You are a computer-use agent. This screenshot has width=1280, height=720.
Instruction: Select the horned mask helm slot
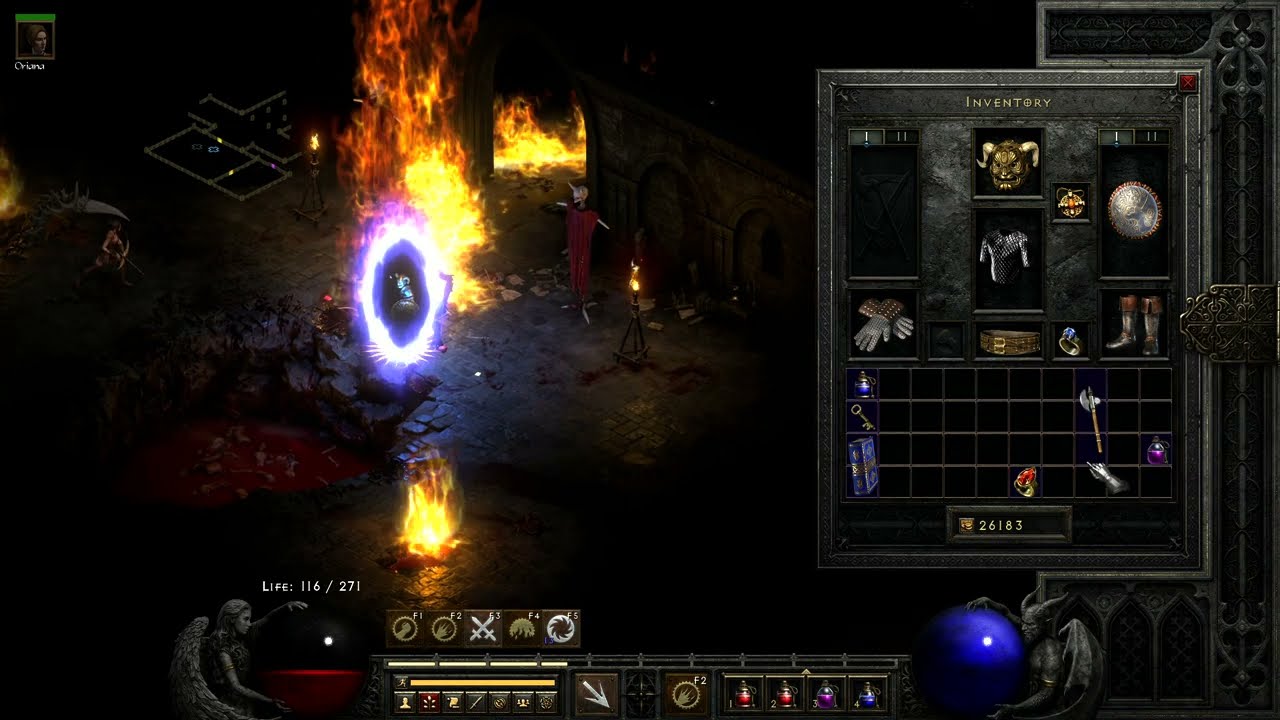click(1008, 163)
